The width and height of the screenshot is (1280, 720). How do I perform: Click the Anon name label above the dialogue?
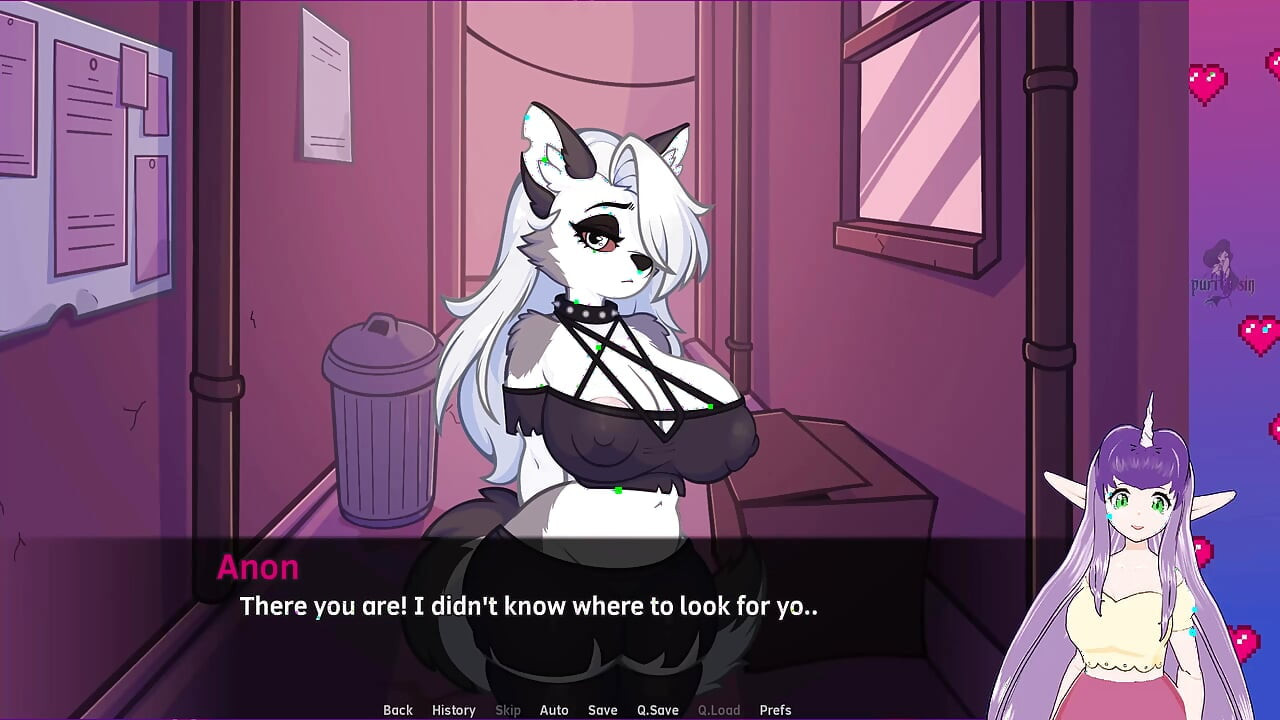pyautogui.click(x=258, y=567)
